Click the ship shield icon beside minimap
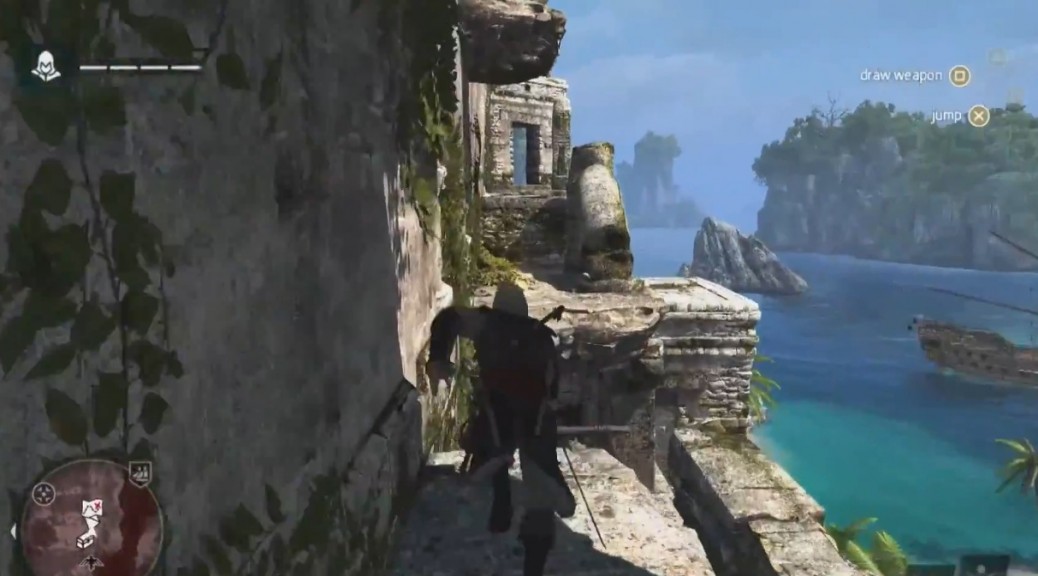This screenshot has width=1038, height=576. 141,471
